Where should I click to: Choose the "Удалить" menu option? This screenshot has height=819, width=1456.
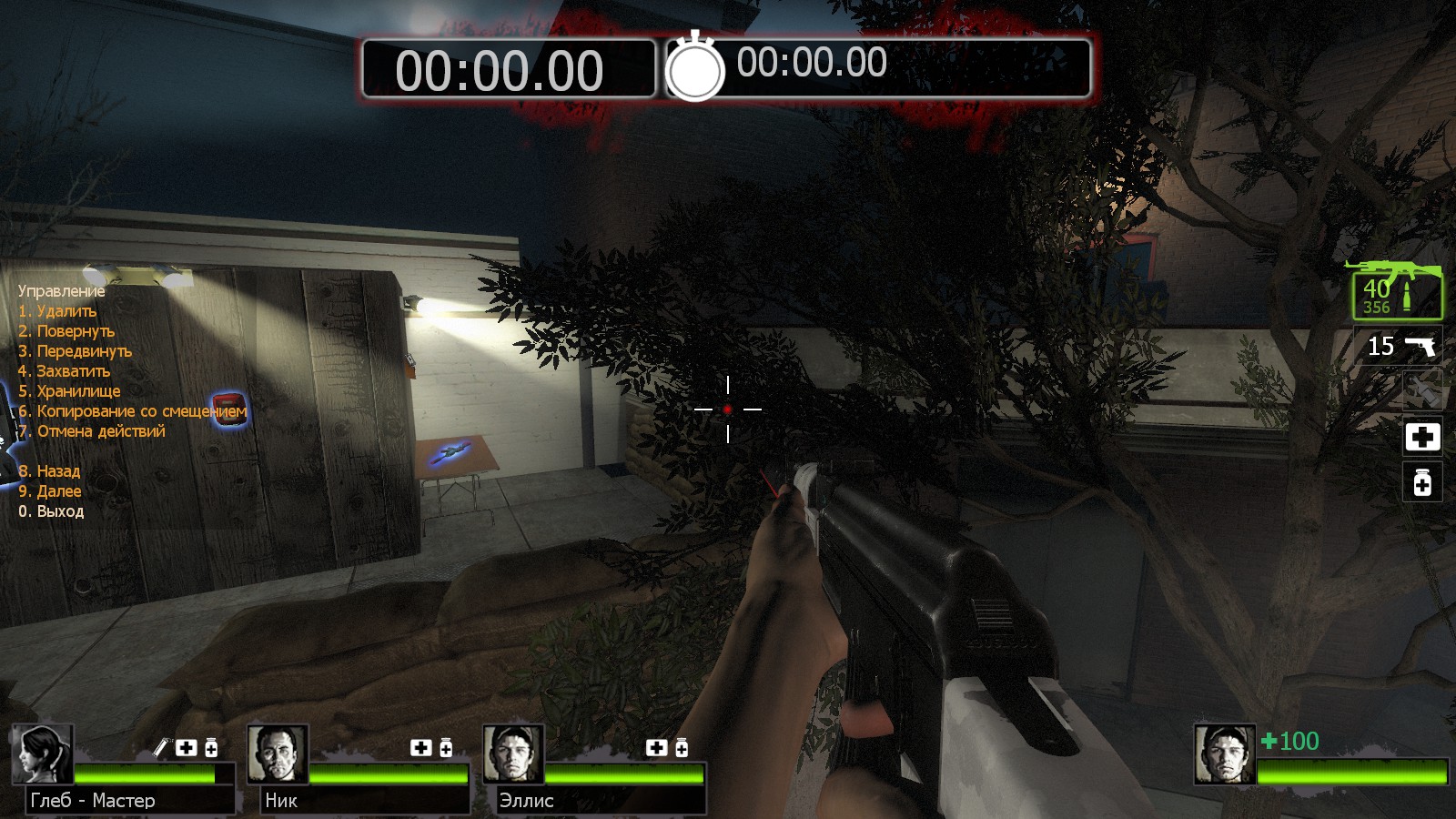tap(57, 311)
